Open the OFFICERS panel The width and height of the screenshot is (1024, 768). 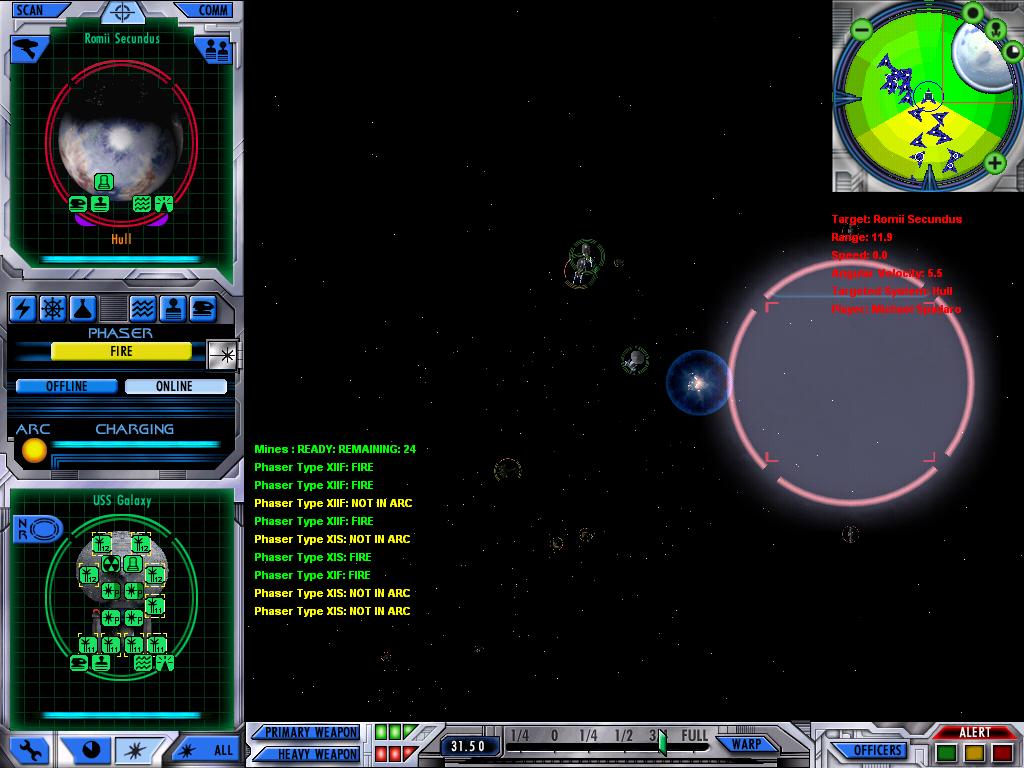(877, 750)
